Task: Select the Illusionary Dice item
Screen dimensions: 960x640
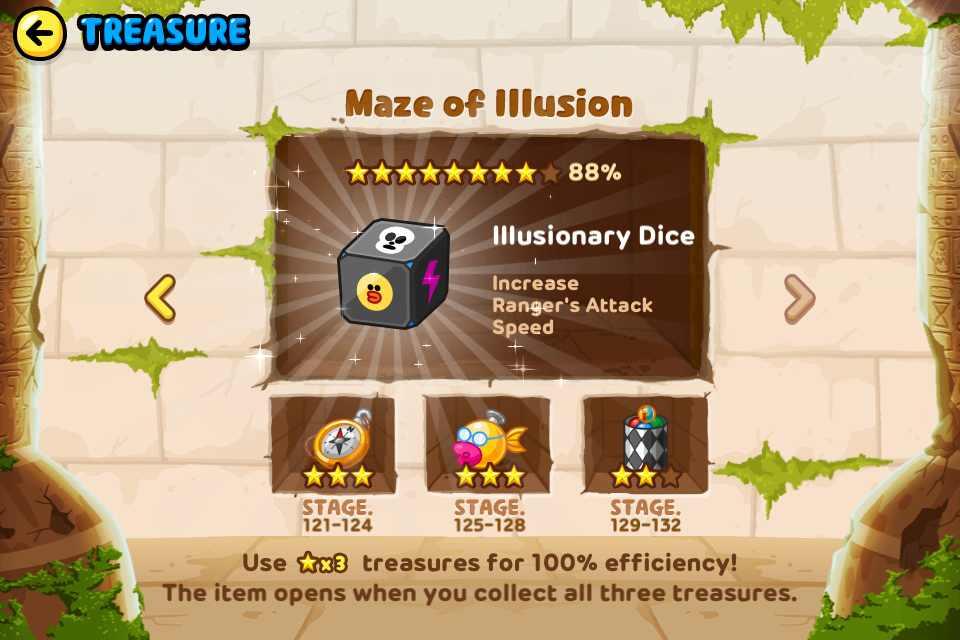Action: (394, 275)
